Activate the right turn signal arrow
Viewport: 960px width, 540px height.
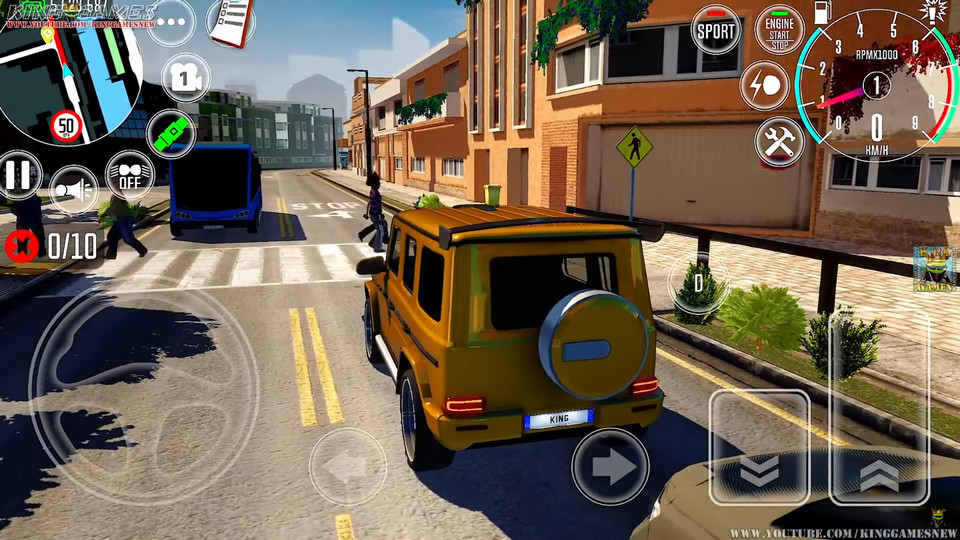tap(610, 466)
